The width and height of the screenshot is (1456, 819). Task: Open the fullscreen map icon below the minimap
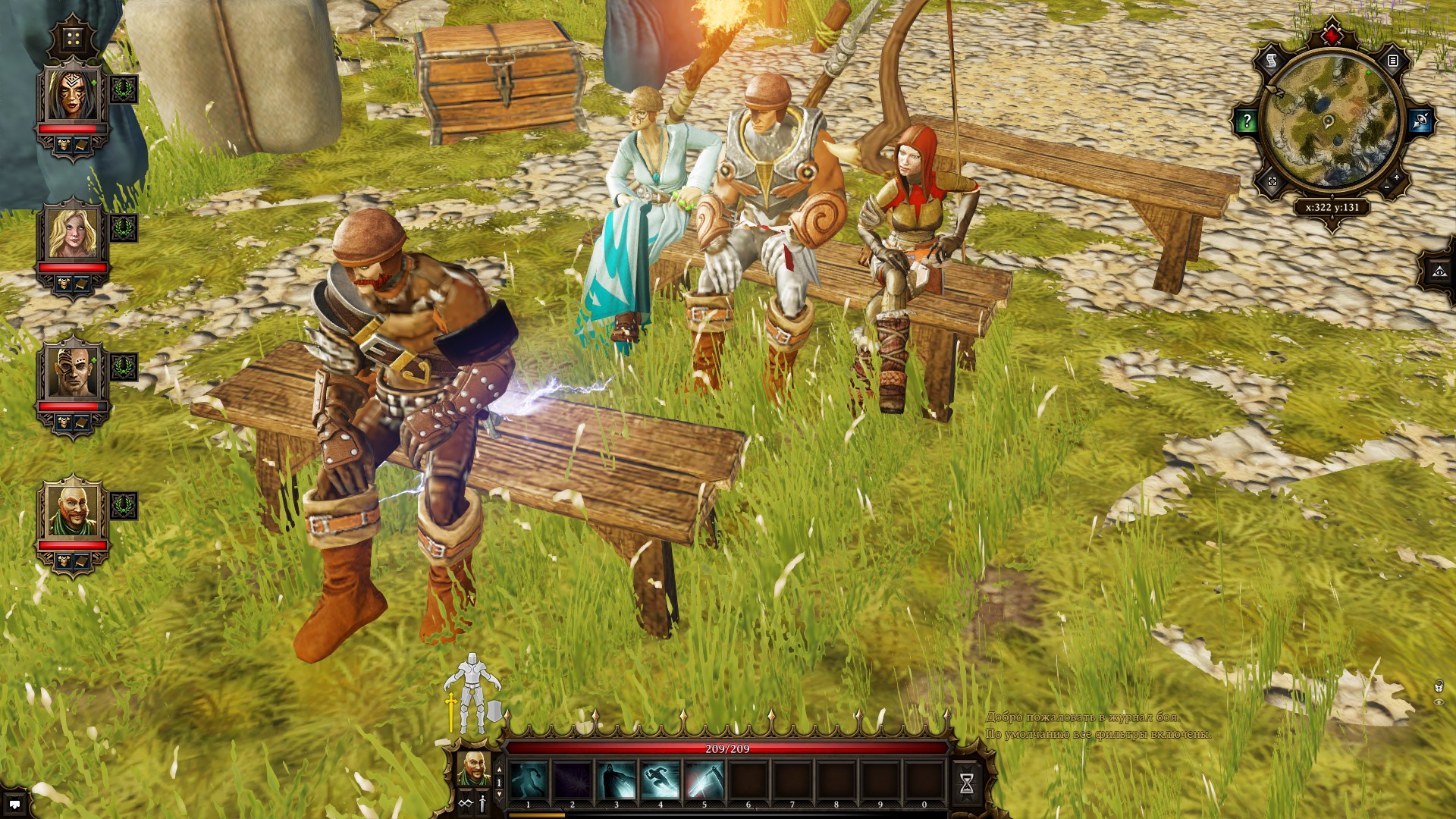coord(1272,182)
